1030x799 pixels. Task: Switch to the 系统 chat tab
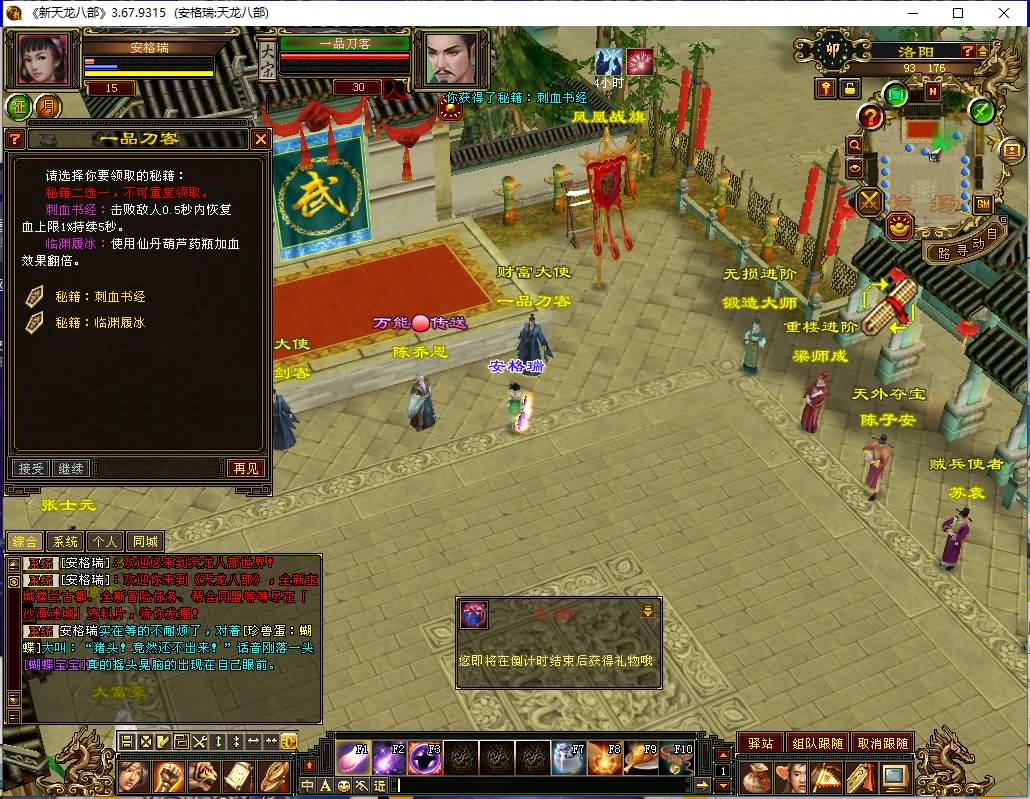point(65,541)
